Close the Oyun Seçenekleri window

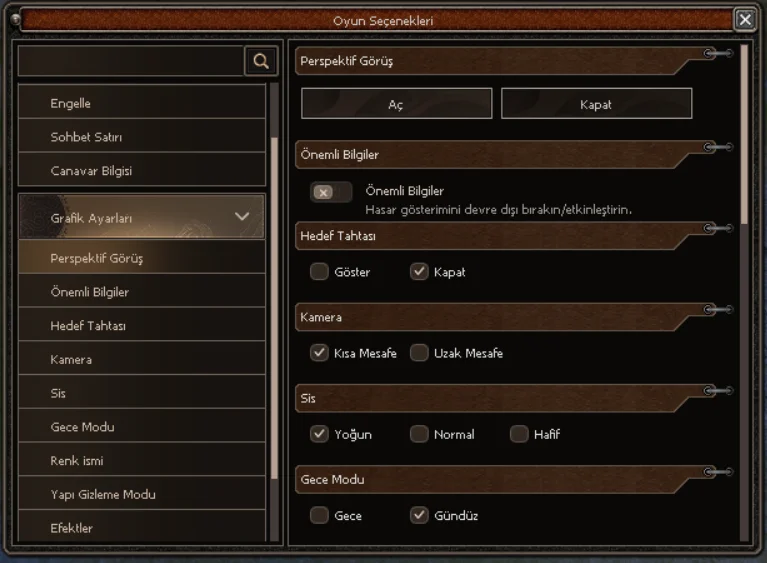click(x=745, y=19)
